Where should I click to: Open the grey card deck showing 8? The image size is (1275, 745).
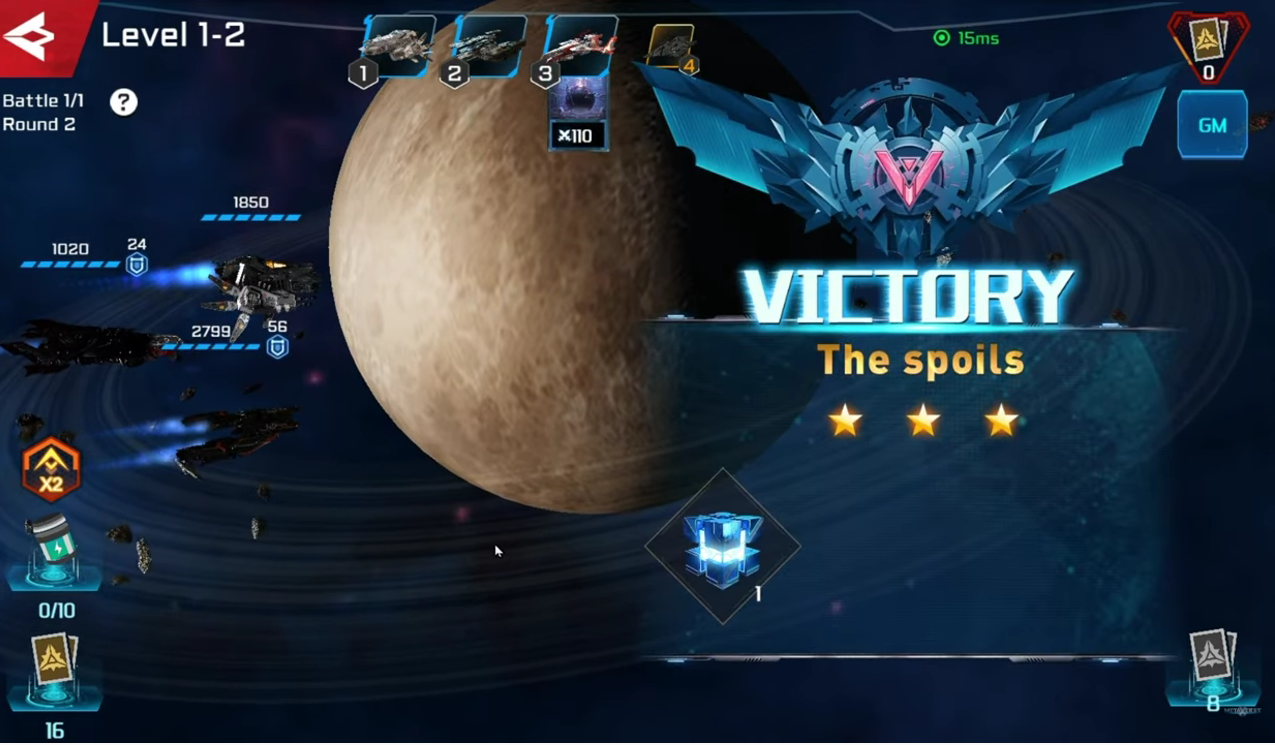coord(1212,662)
